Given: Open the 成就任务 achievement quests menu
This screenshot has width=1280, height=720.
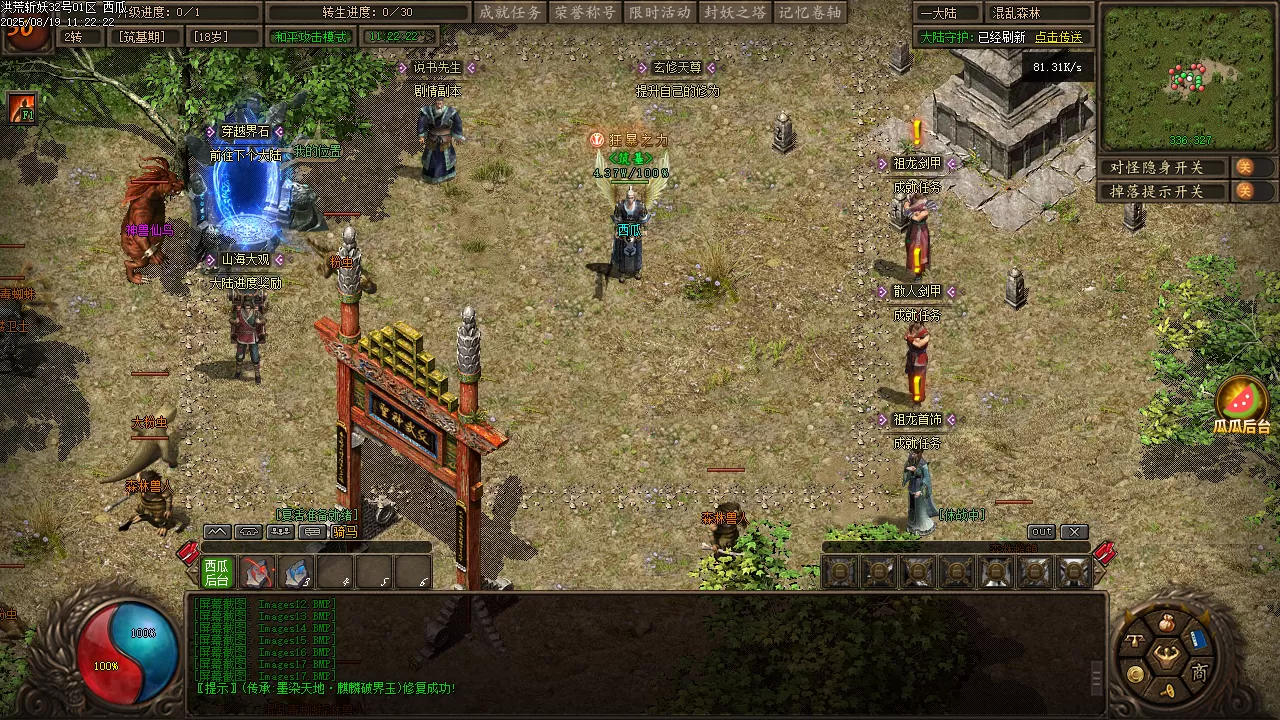Looking at the screenshot, I should tap(510, 13).
